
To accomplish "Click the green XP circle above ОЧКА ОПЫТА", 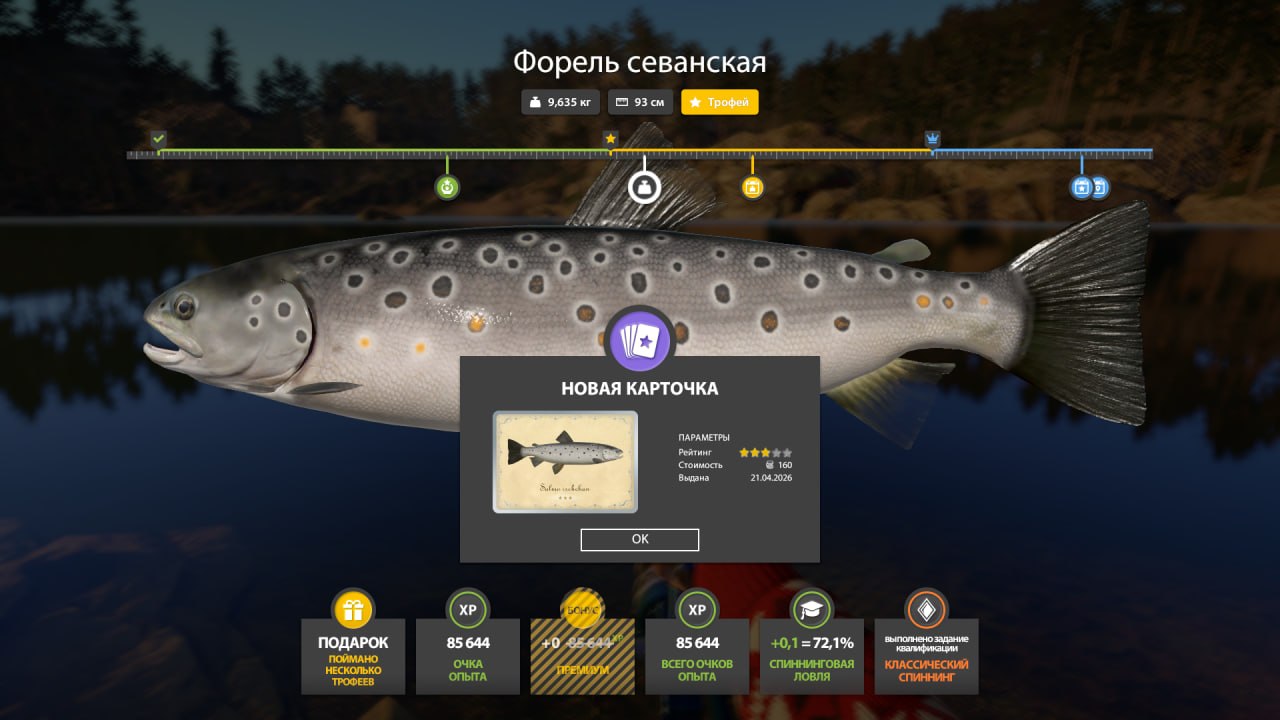I will [467, 608].
